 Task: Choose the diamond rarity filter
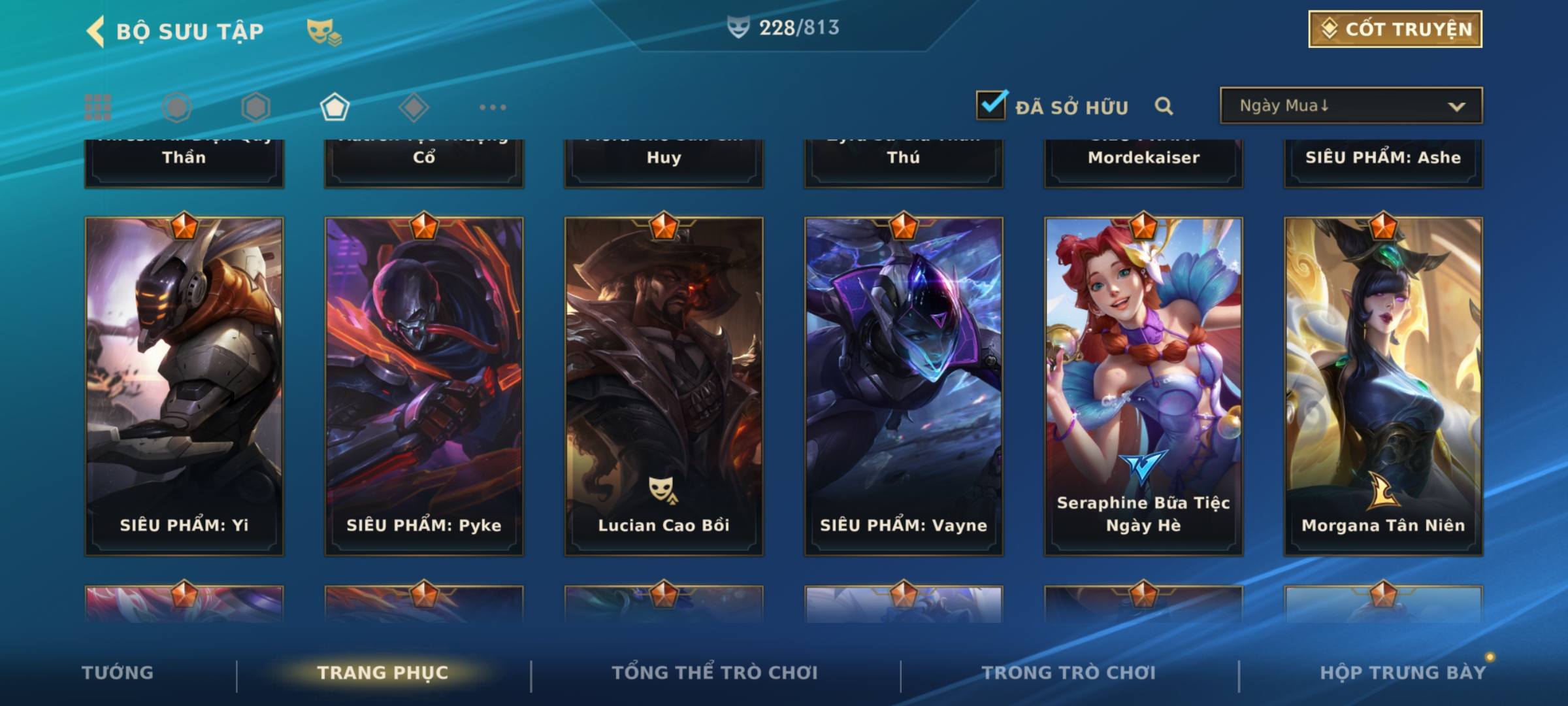(x=414, y=107)
